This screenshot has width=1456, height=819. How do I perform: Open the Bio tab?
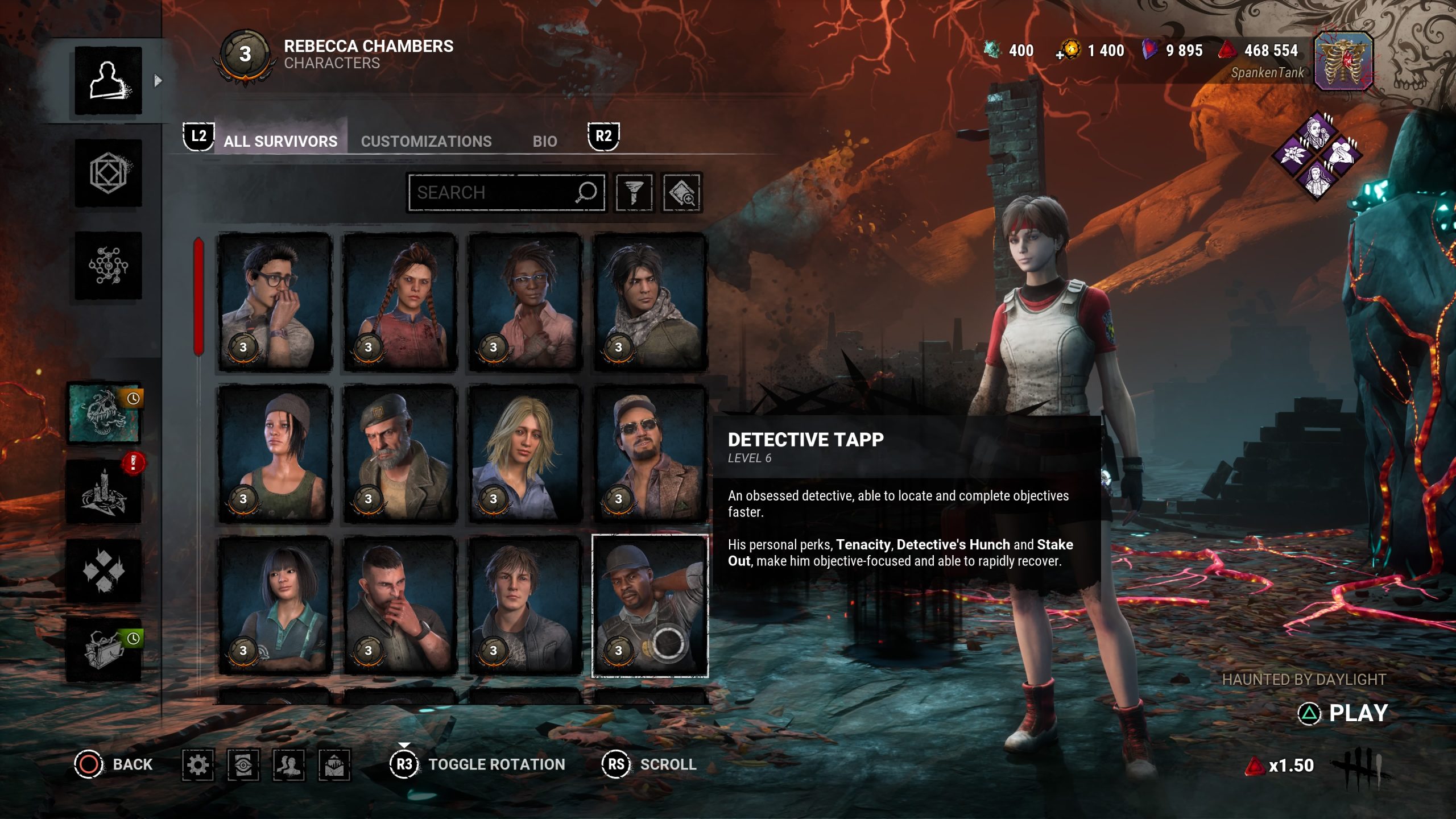coord(544,141)
